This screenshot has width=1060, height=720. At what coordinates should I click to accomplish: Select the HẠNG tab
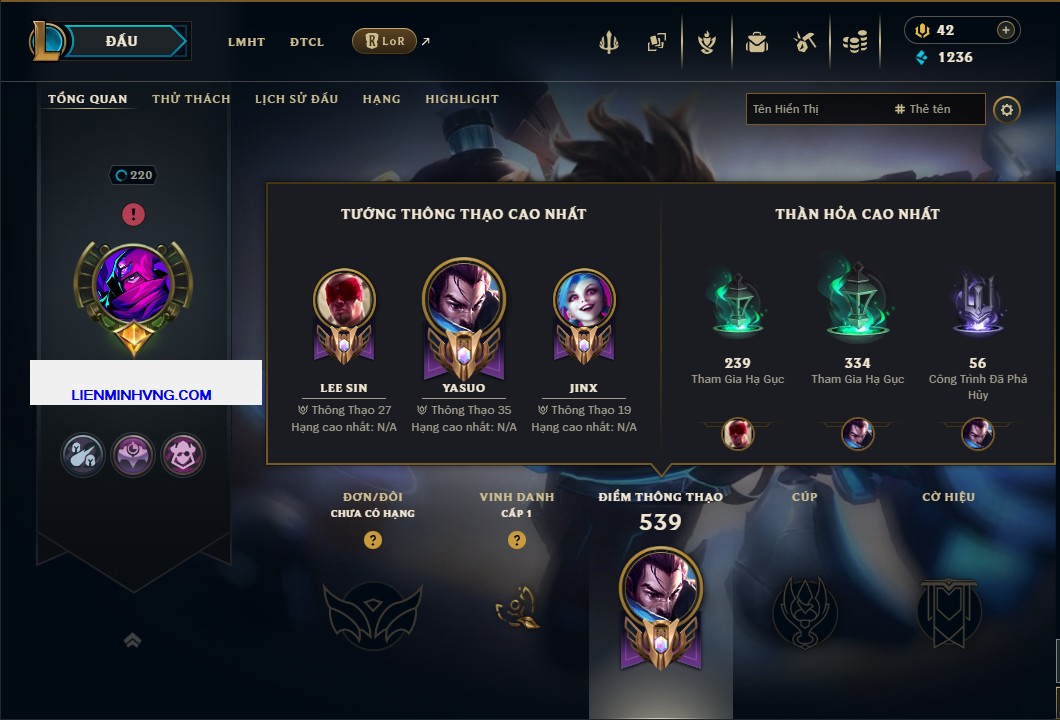point(381,99)
